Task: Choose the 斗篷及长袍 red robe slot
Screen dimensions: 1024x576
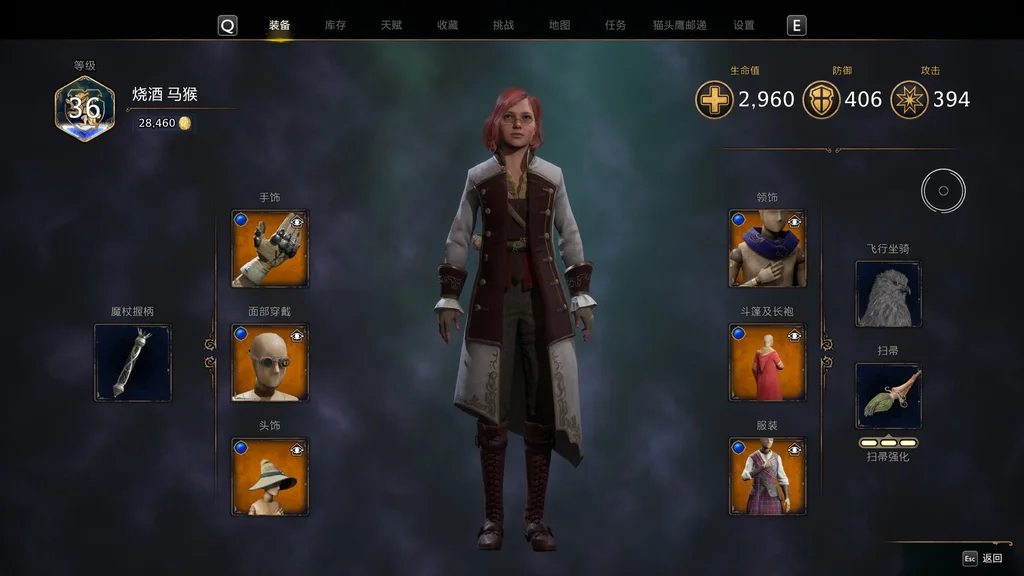Action: 767,363
